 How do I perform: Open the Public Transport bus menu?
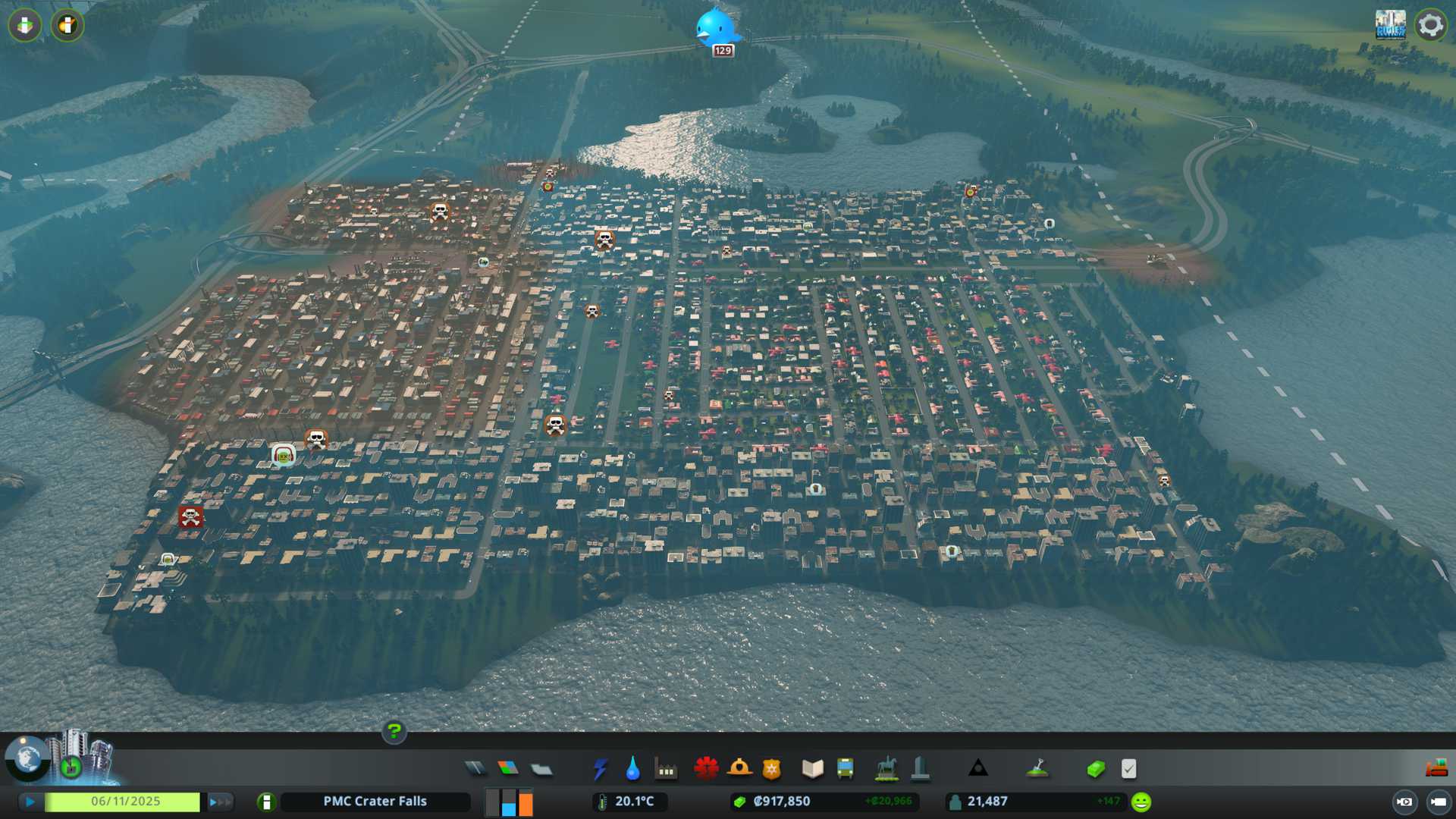point(845,769)
